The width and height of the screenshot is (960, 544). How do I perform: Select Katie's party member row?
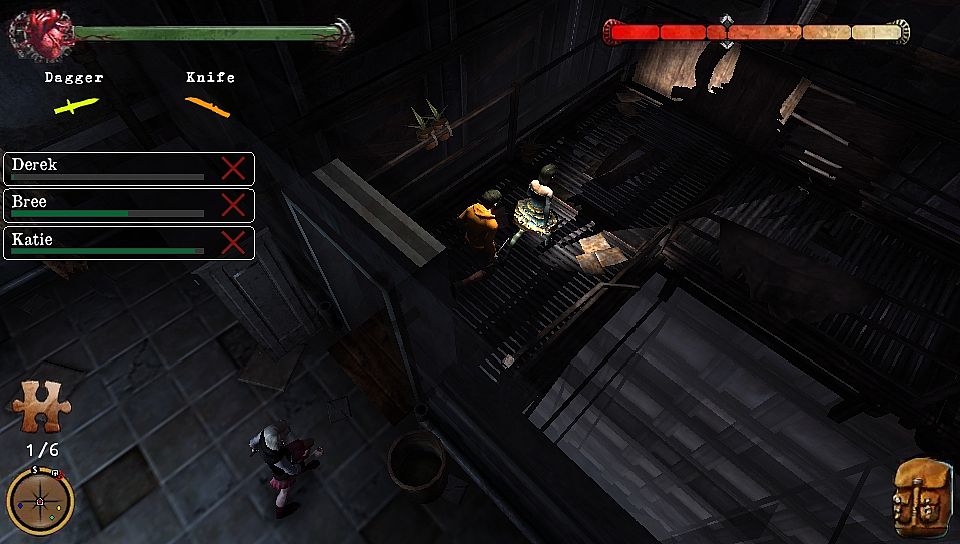tap(108, 243)
